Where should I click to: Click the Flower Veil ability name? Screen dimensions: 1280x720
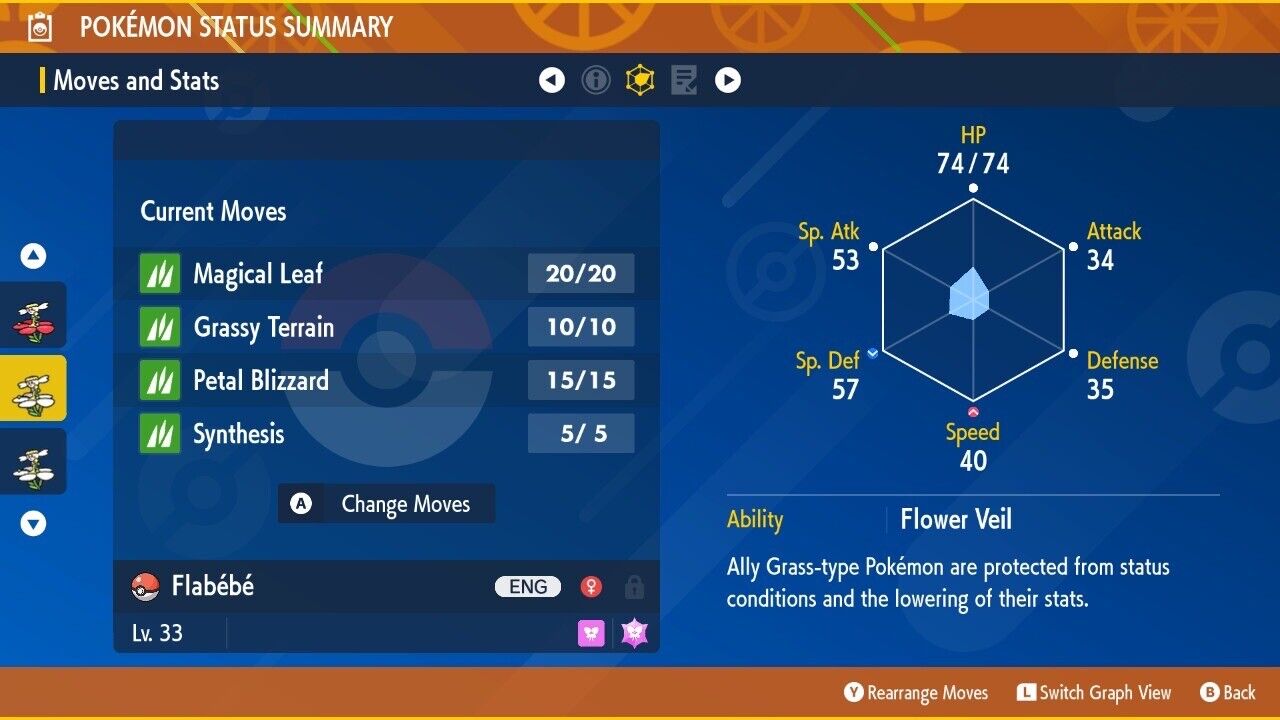click(x=956, y=519)
